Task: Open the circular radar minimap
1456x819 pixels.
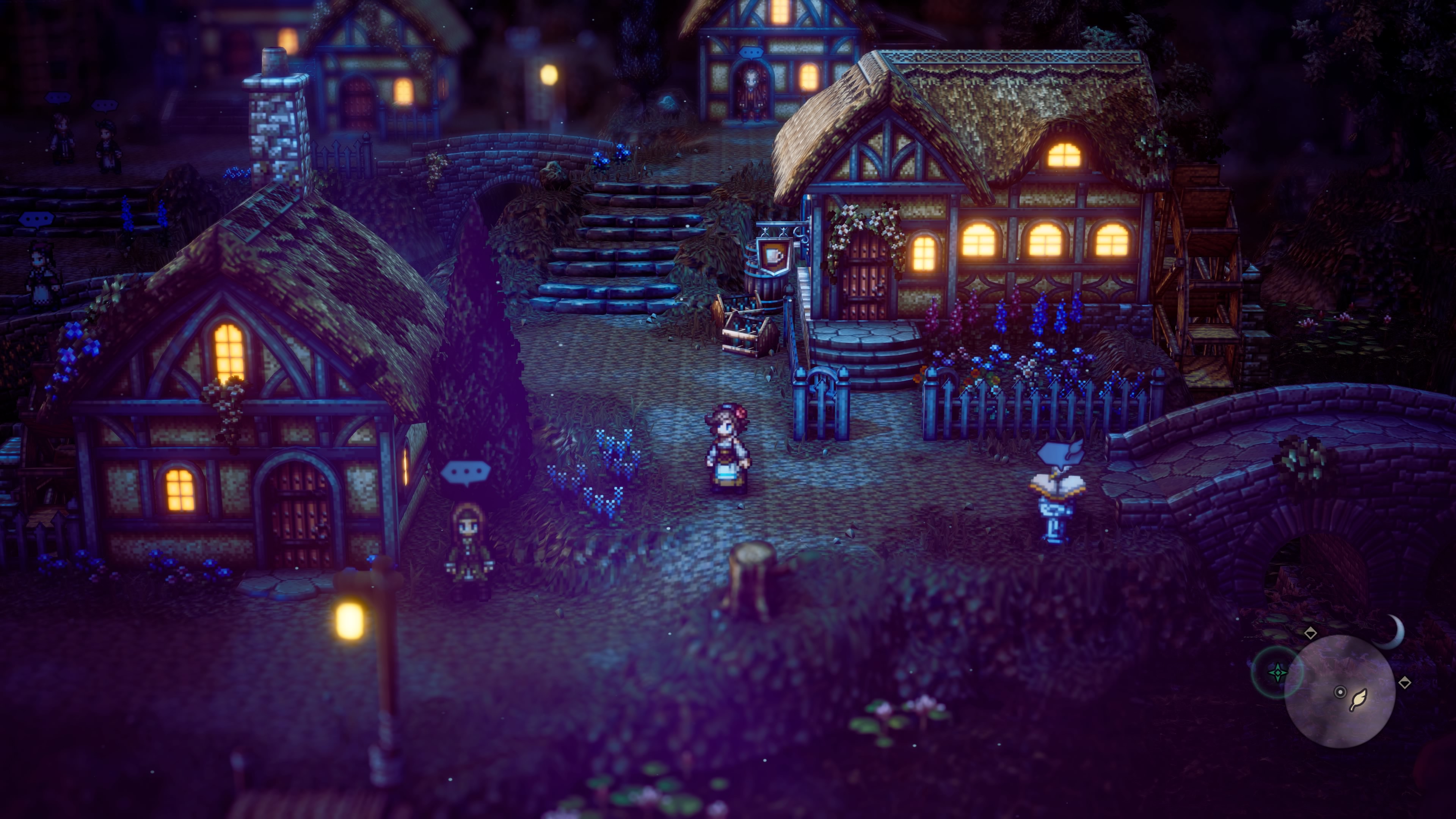Action: (1340, 691)
